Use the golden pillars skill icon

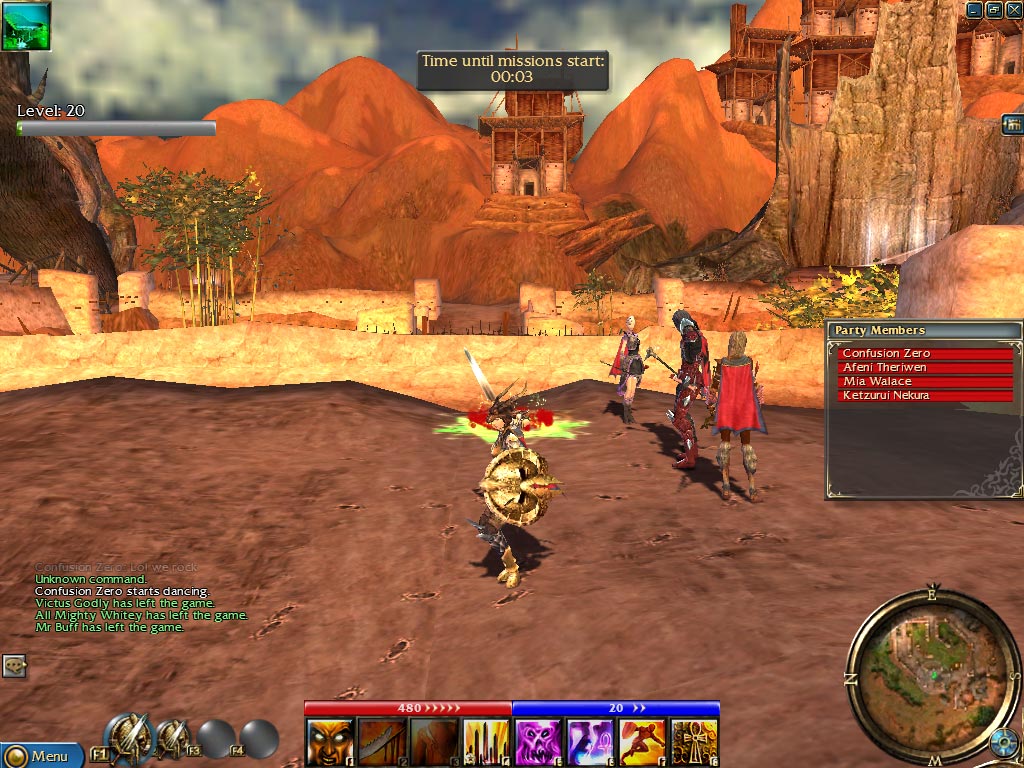click(x=486, y=743)
